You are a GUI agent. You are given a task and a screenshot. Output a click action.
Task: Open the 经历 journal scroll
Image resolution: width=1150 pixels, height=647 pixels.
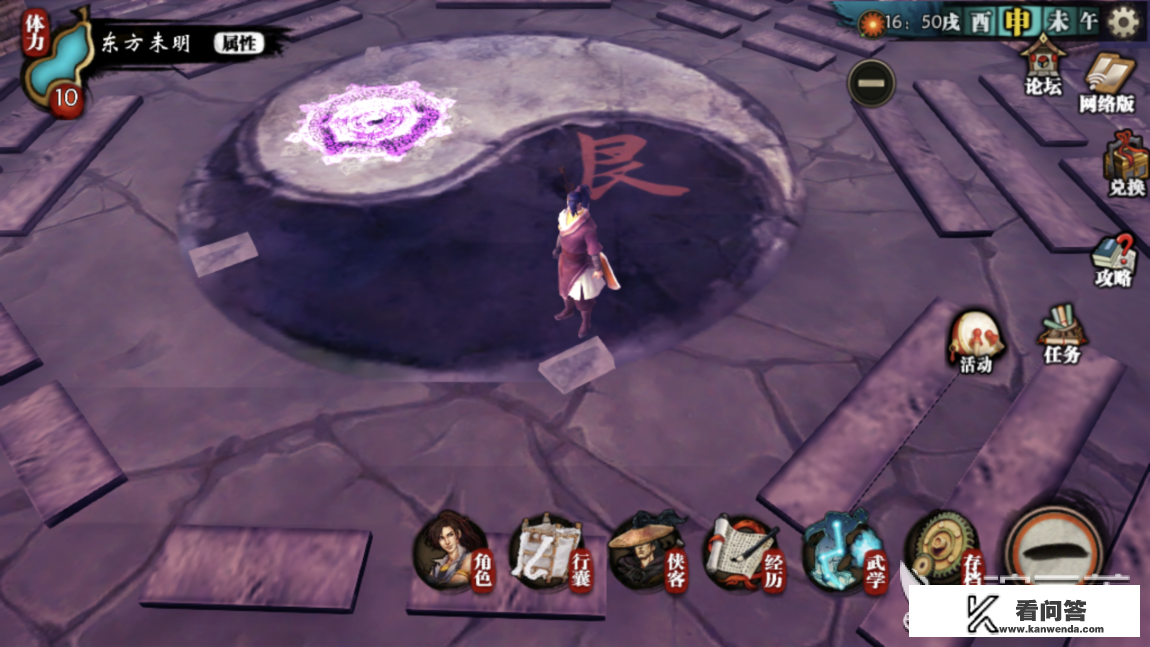click(745, 552)
